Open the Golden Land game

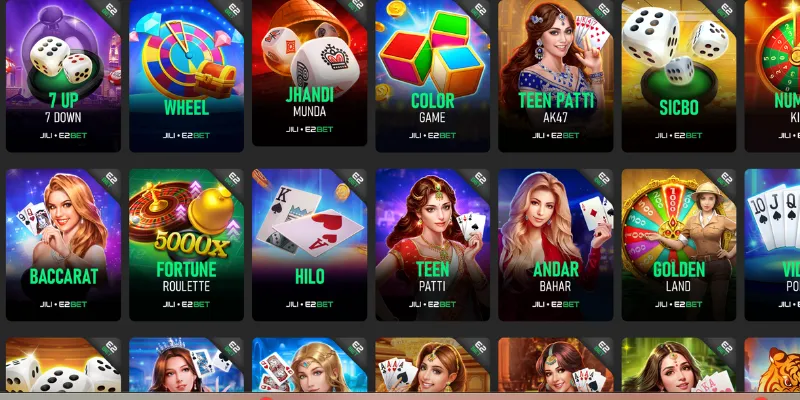click(x=678, y=240)
